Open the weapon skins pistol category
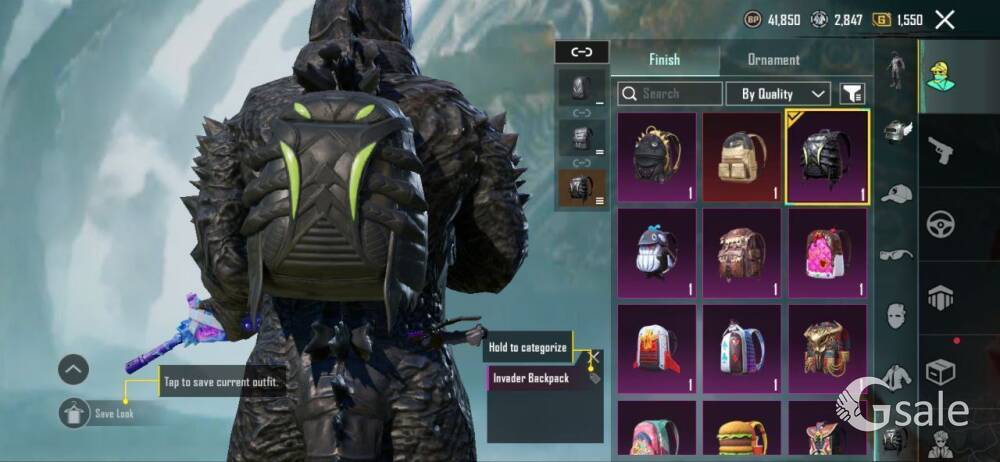This screenshot has height=462, width=1000. [x=940, y=150]
